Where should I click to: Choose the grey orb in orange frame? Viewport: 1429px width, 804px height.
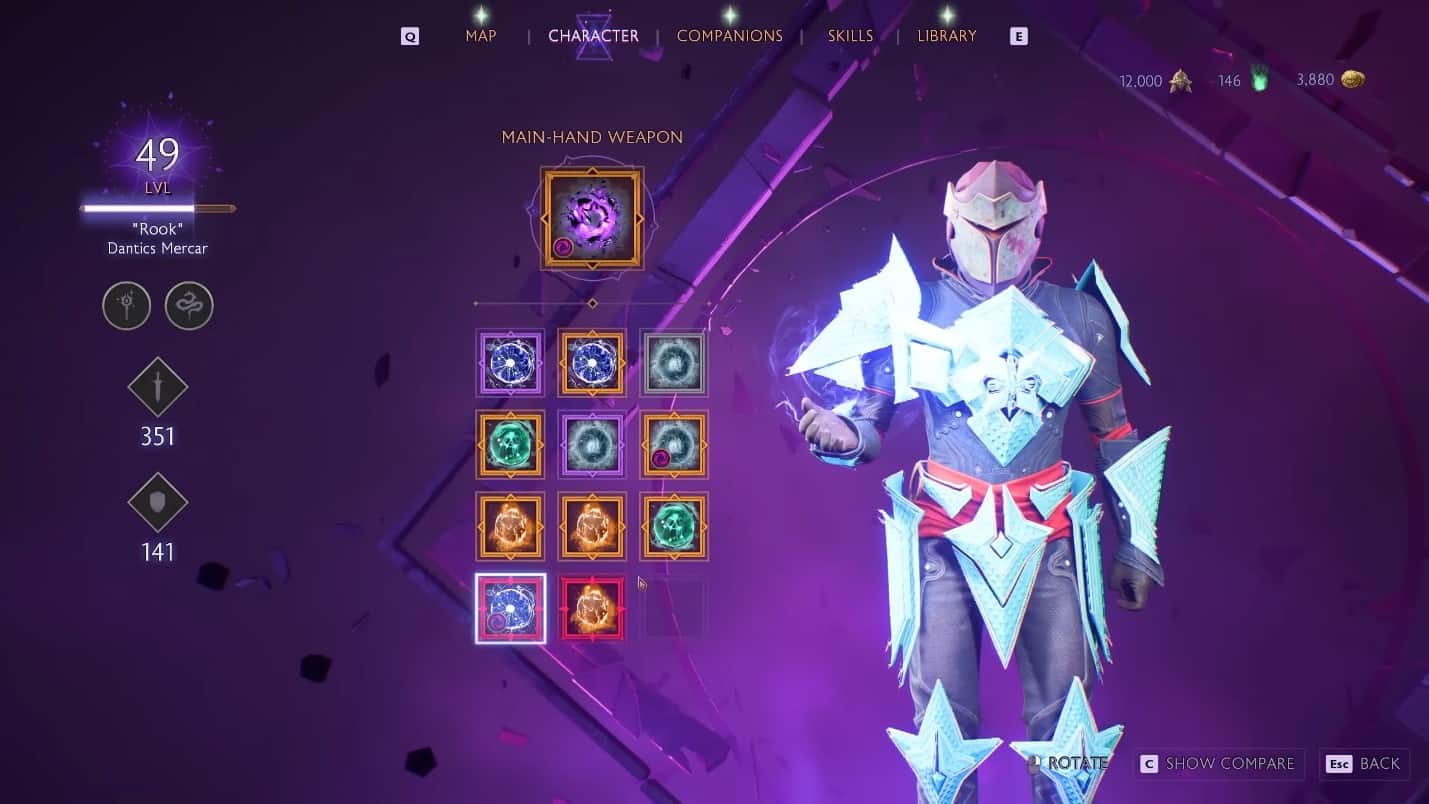pyautogui.click(x=673, y=444)
